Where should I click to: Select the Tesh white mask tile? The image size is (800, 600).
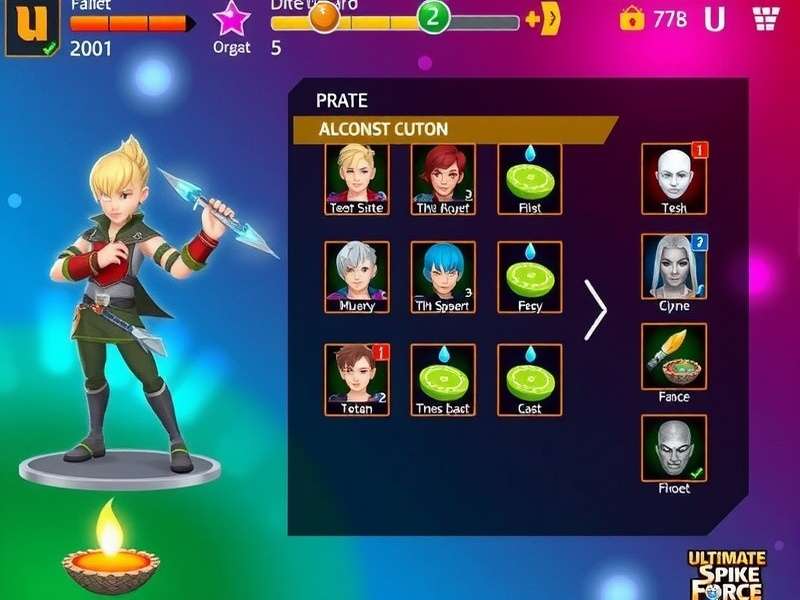click(673, 178)
